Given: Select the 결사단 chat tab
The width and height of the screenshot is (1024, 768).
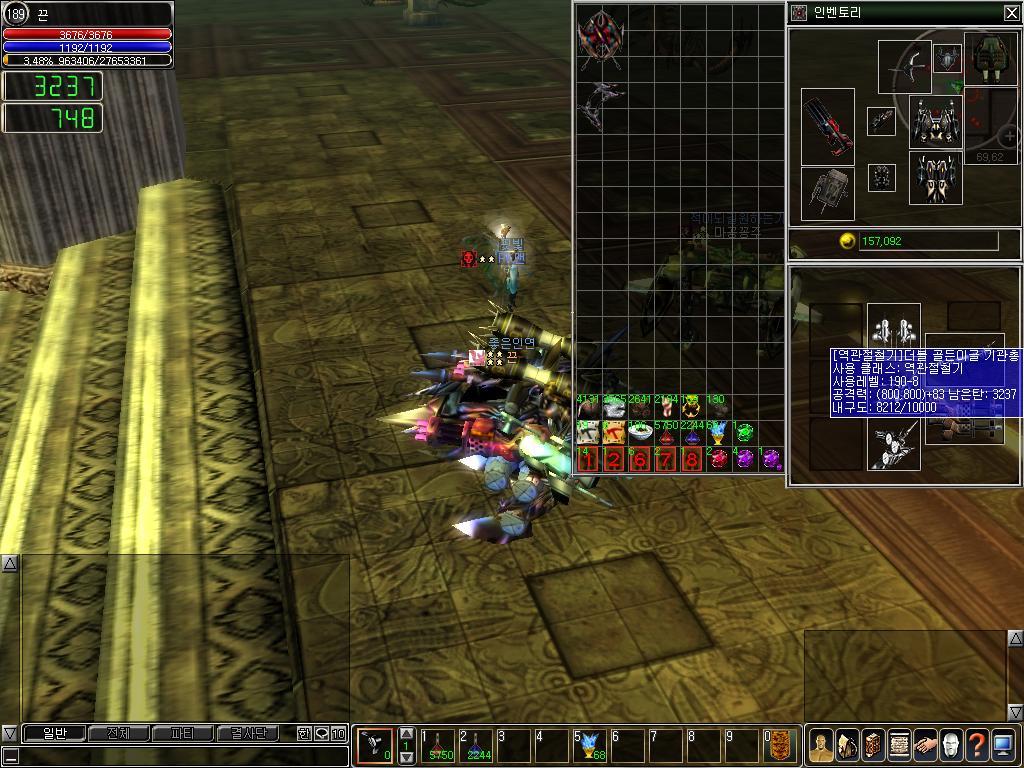Looking at the screenshot, I should coord(247,734).
